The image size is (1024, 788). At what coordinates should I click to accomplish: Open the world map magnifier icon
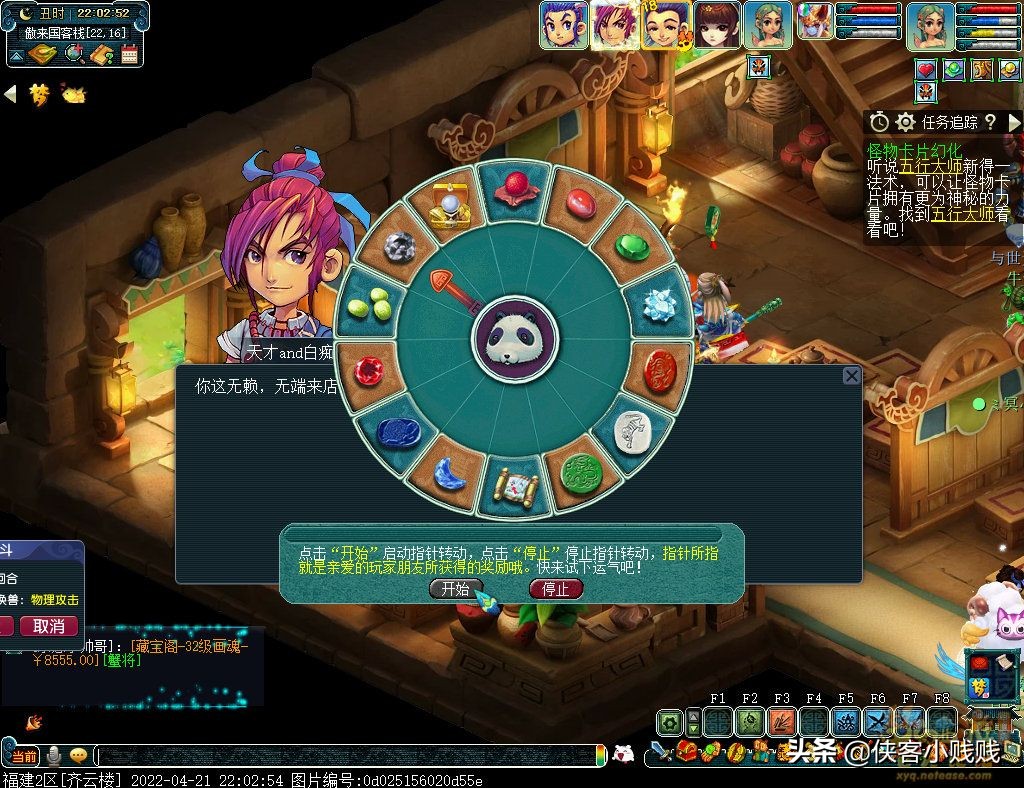73,54
